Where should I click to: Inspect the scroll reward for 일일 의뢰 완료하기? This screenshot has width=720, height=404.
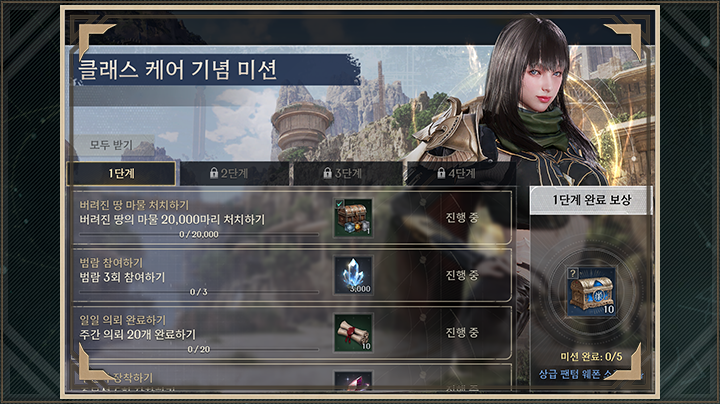tap(353, 333)
